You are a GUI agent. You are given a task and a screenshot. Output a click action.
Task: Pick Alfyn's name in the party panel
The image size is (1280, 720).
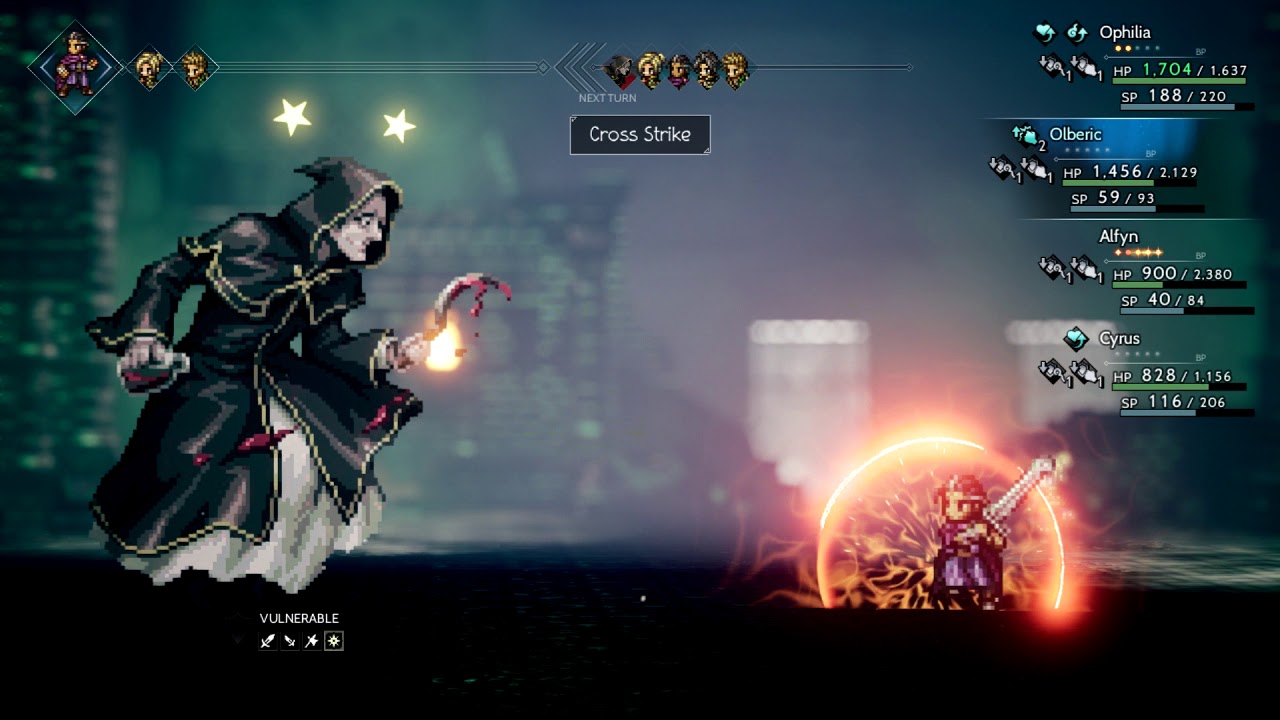coord(1118,237)
